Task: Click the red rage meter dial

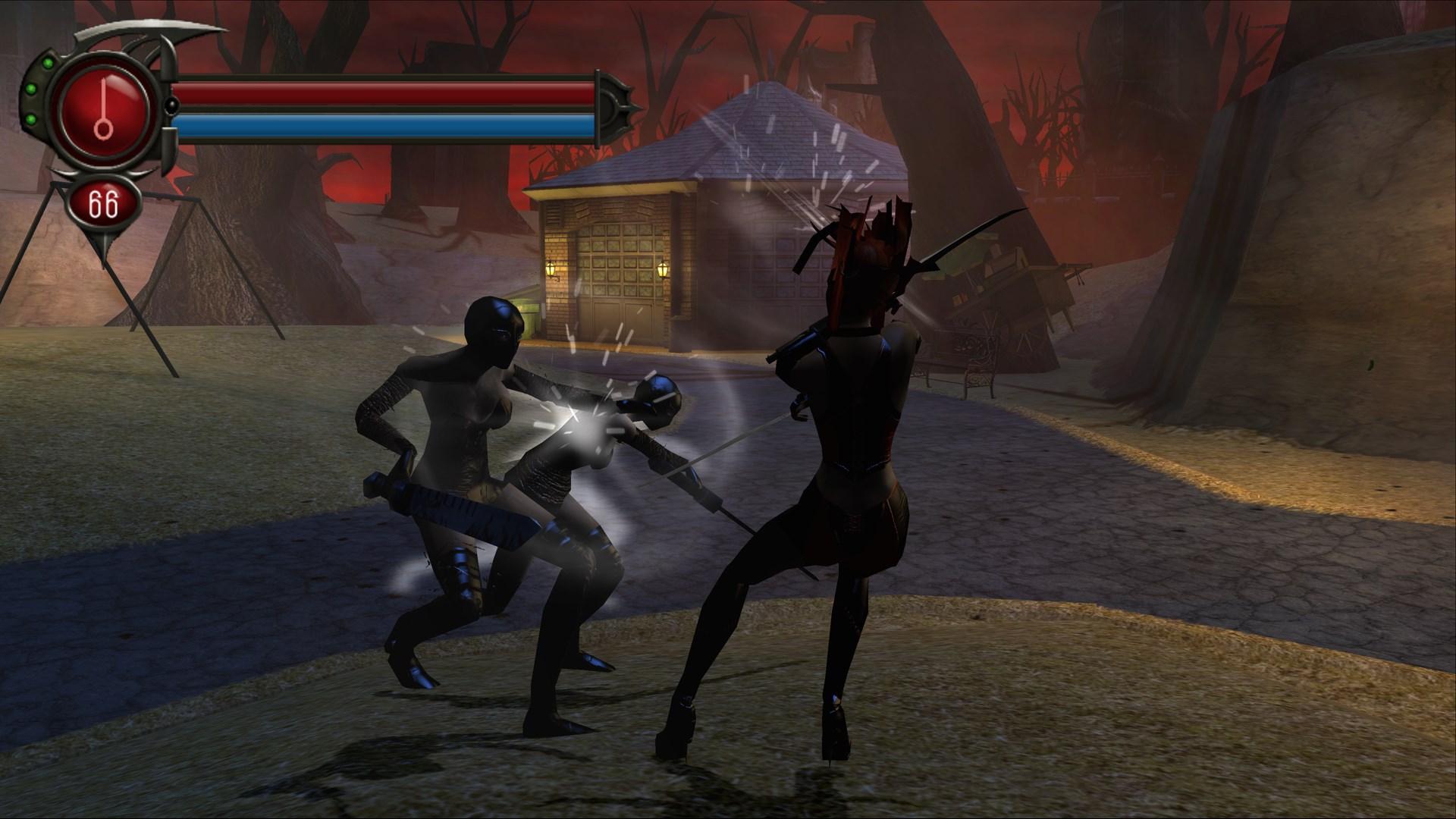Action: pos(102,106)
